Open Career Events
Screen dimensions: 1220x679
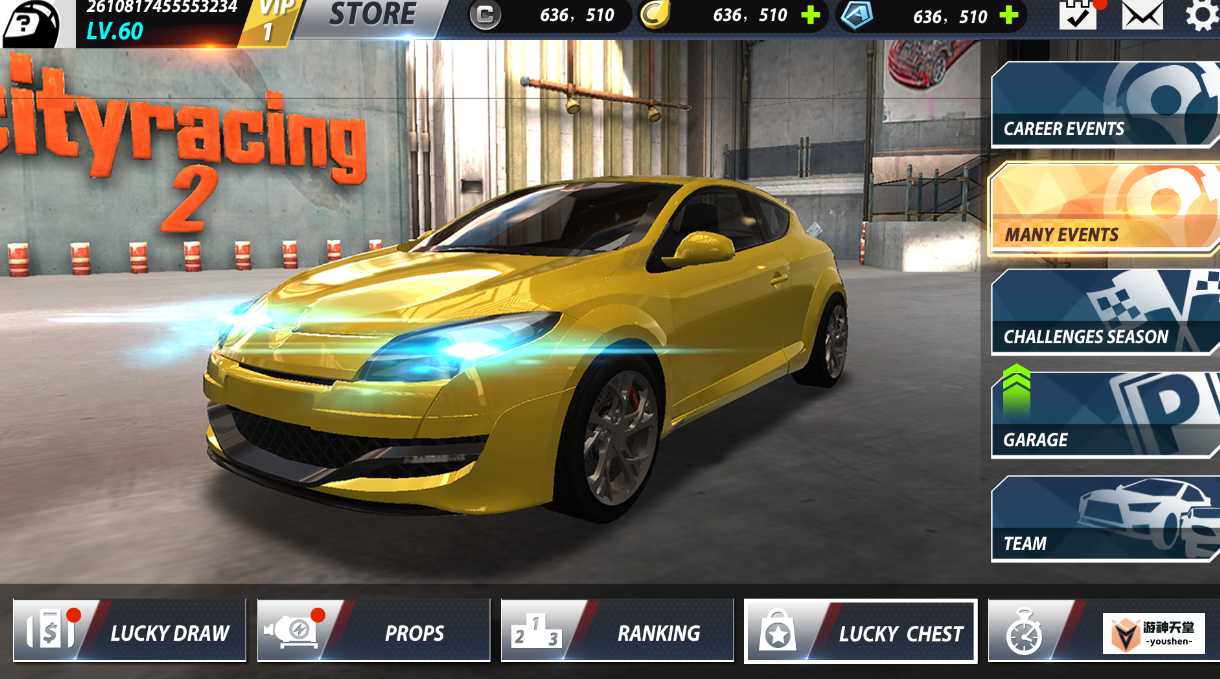tap(1104, 105)
